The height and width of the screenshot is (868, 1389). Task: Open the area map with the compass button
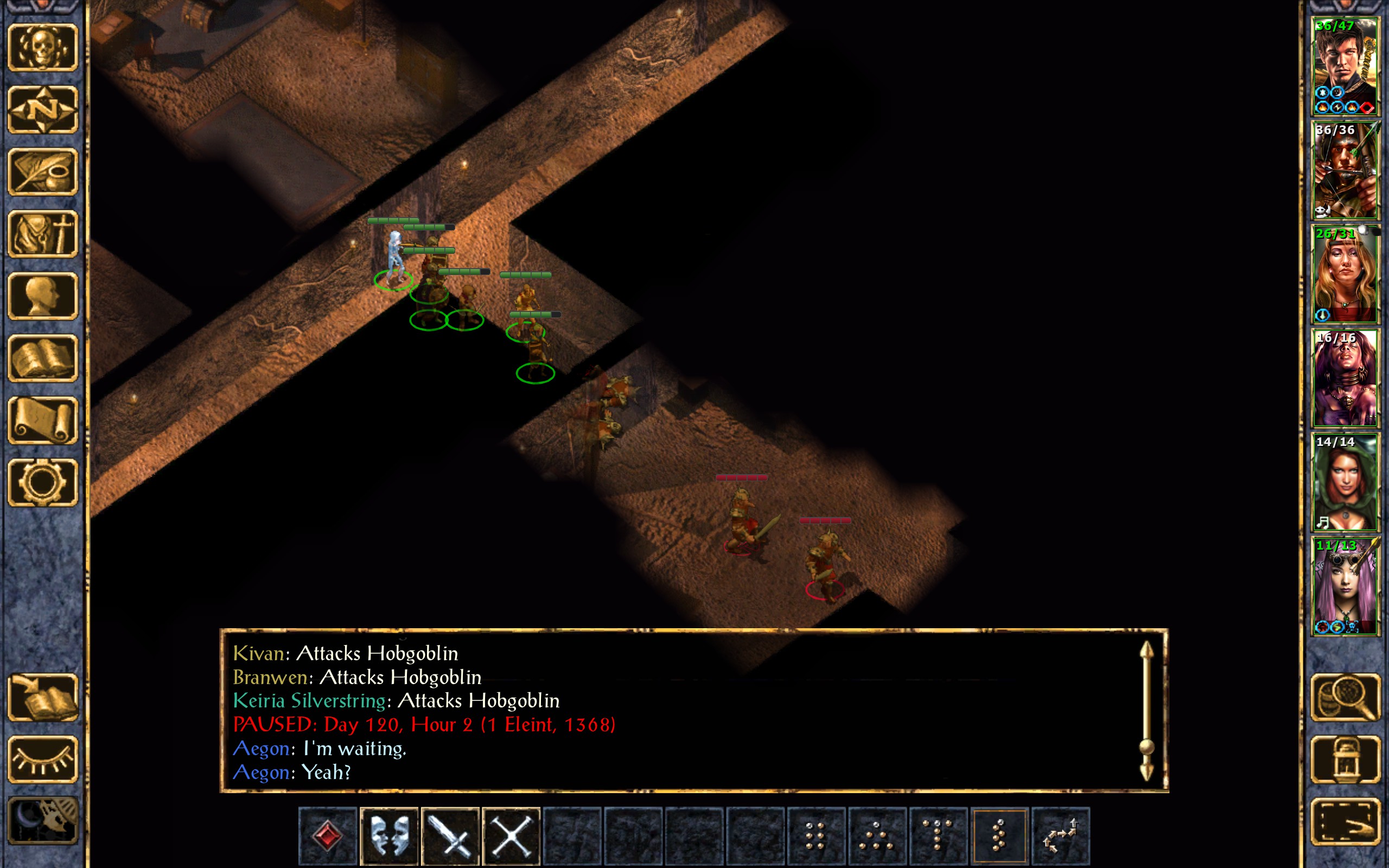pyautogui.click(x=43, y=109)
